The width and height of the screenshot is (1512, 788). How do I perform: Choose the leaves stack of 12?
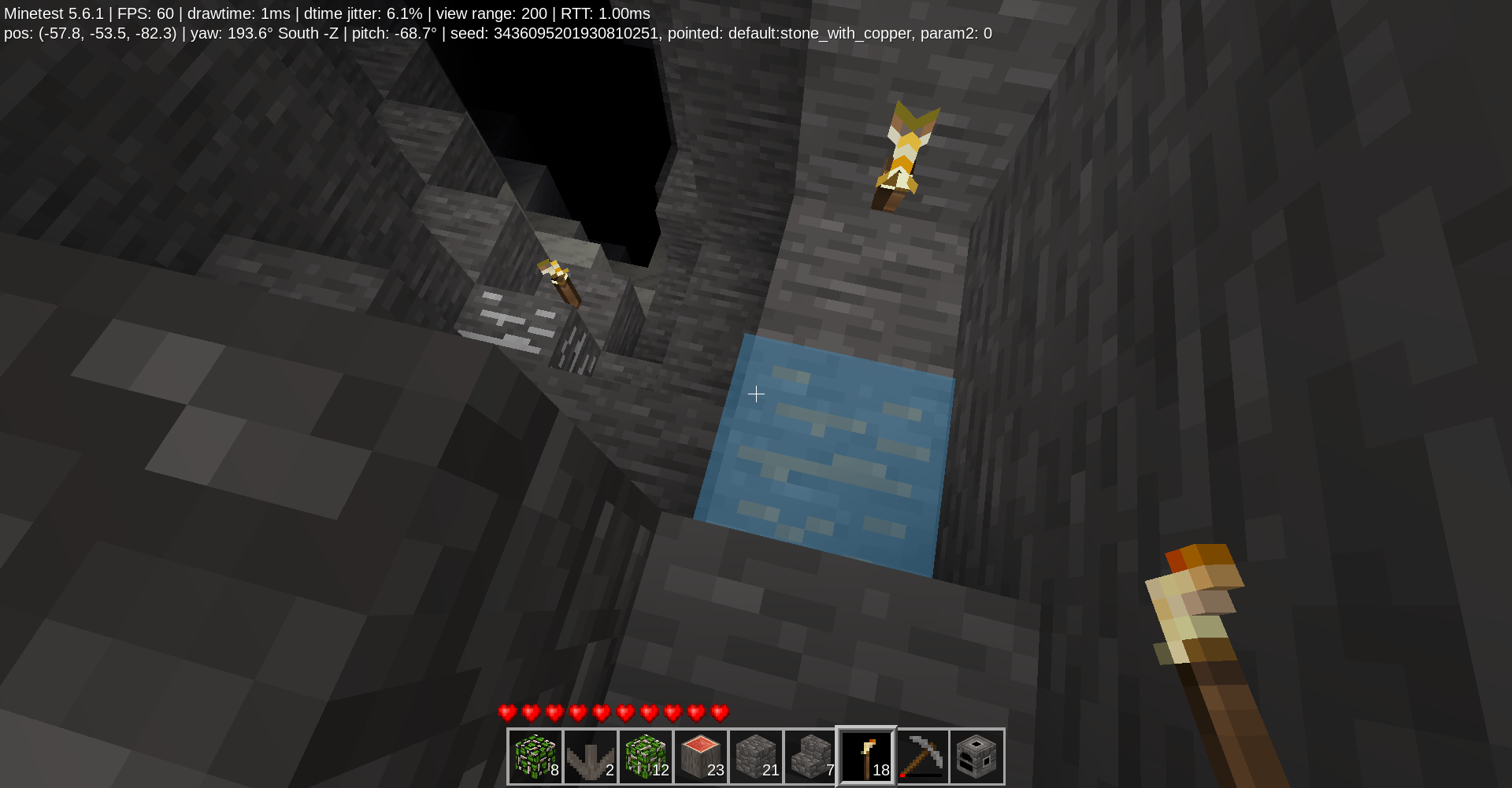pos(646,757)
